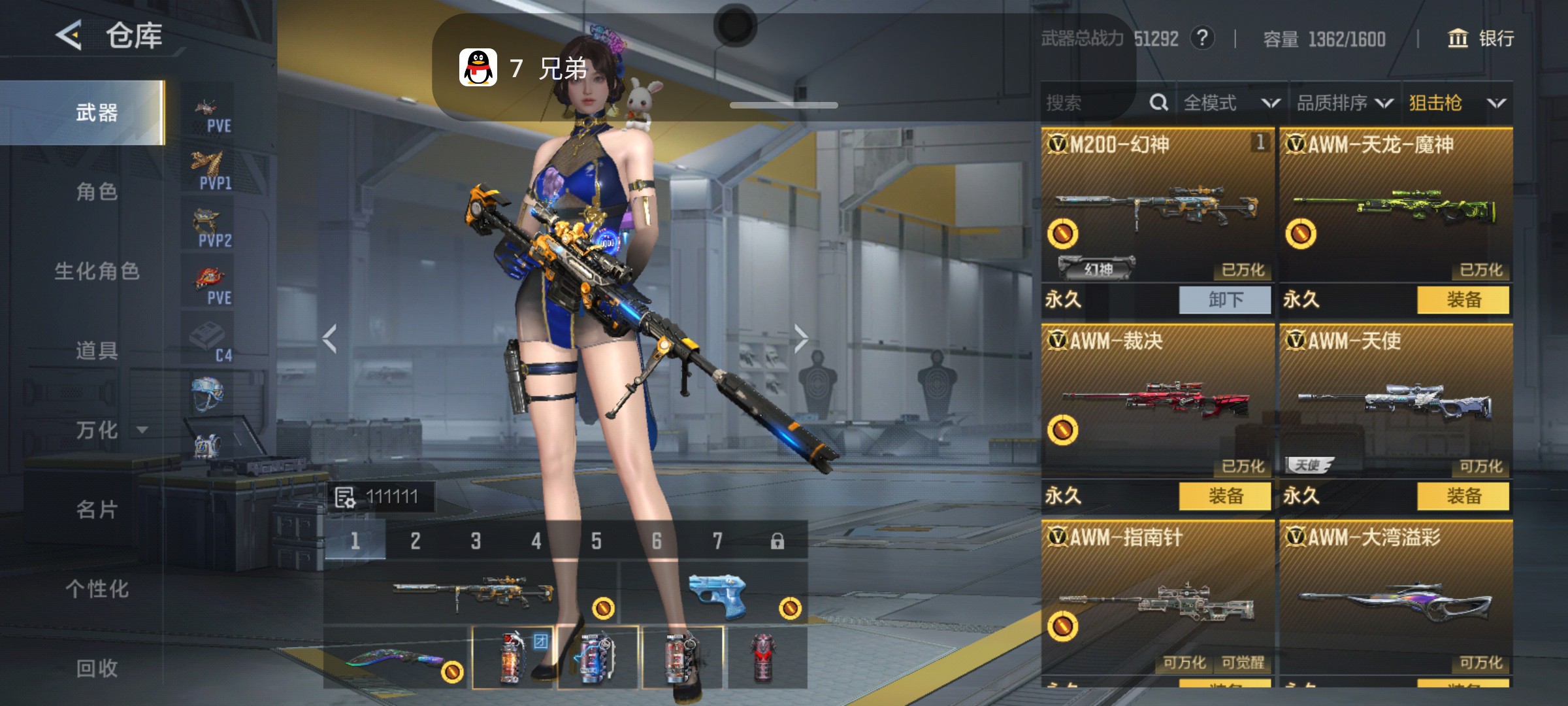Select the blue pistol secondary weapon slot

point(716,594)
